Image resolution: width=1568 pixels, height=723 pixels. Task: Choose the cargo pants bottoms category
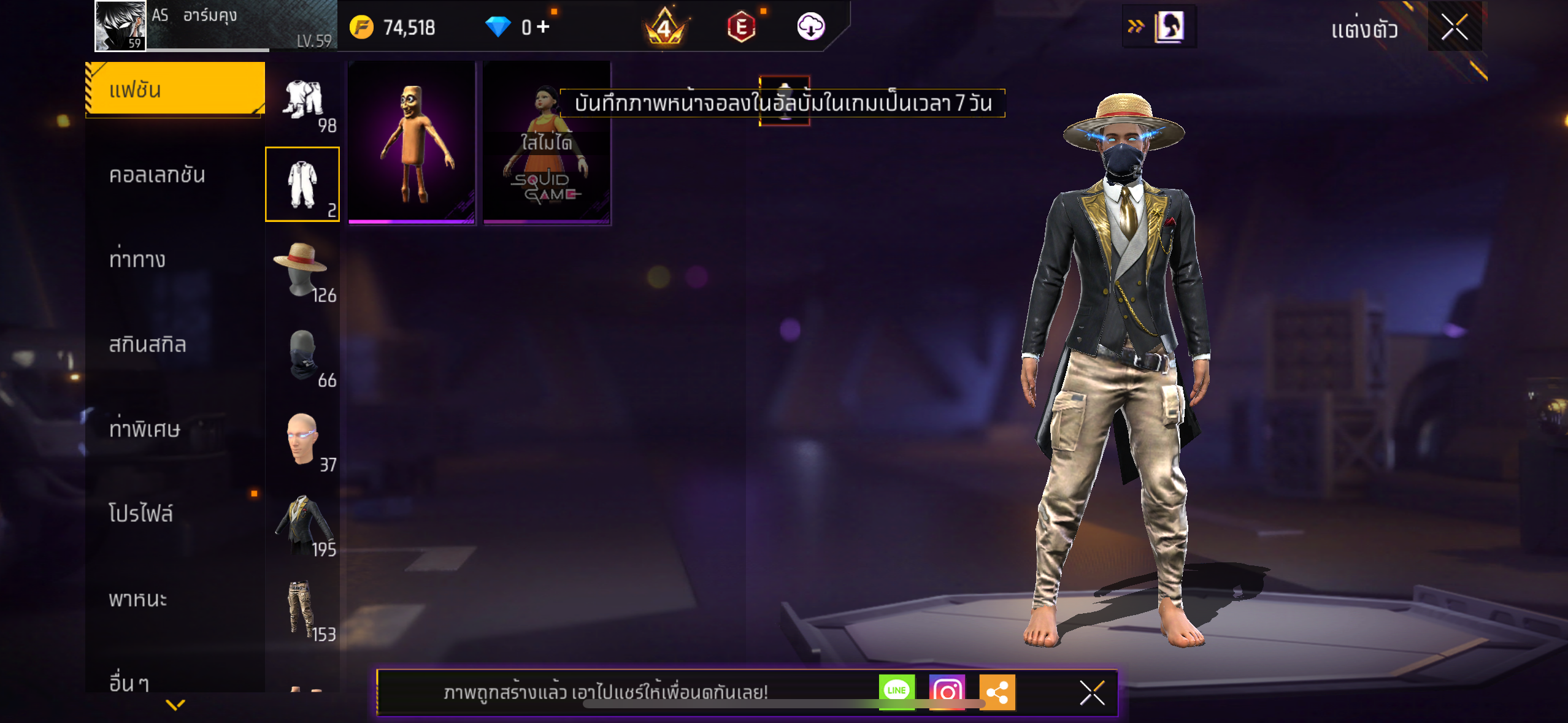[x=303, y=609]
